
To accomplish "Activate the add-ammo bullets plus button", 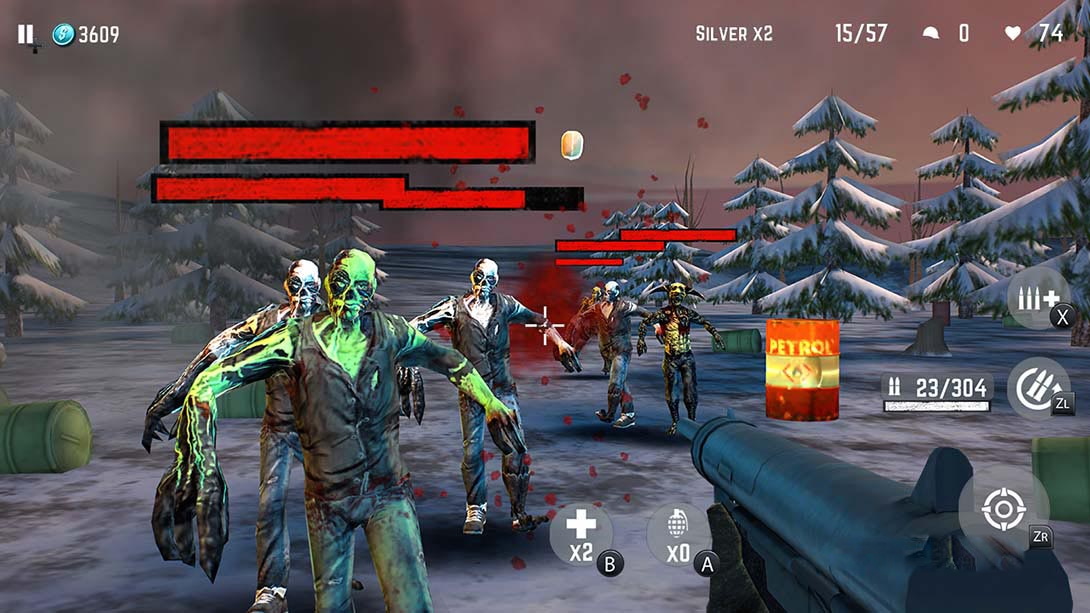I will click(1034, 297).
